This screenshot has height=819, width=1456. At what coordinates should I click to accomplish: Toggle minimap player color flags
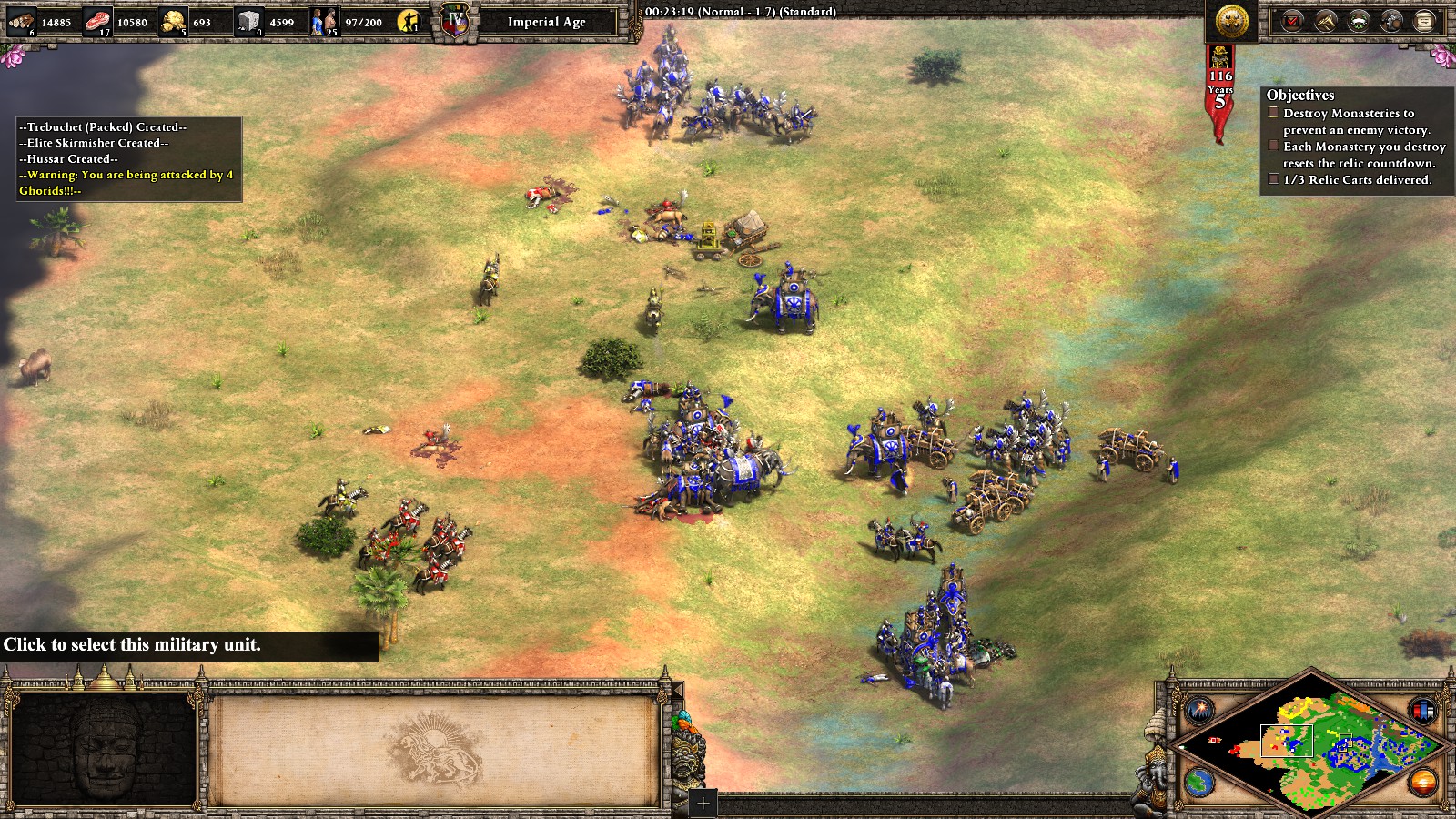pyautogui.click(x=1422, y=709)
